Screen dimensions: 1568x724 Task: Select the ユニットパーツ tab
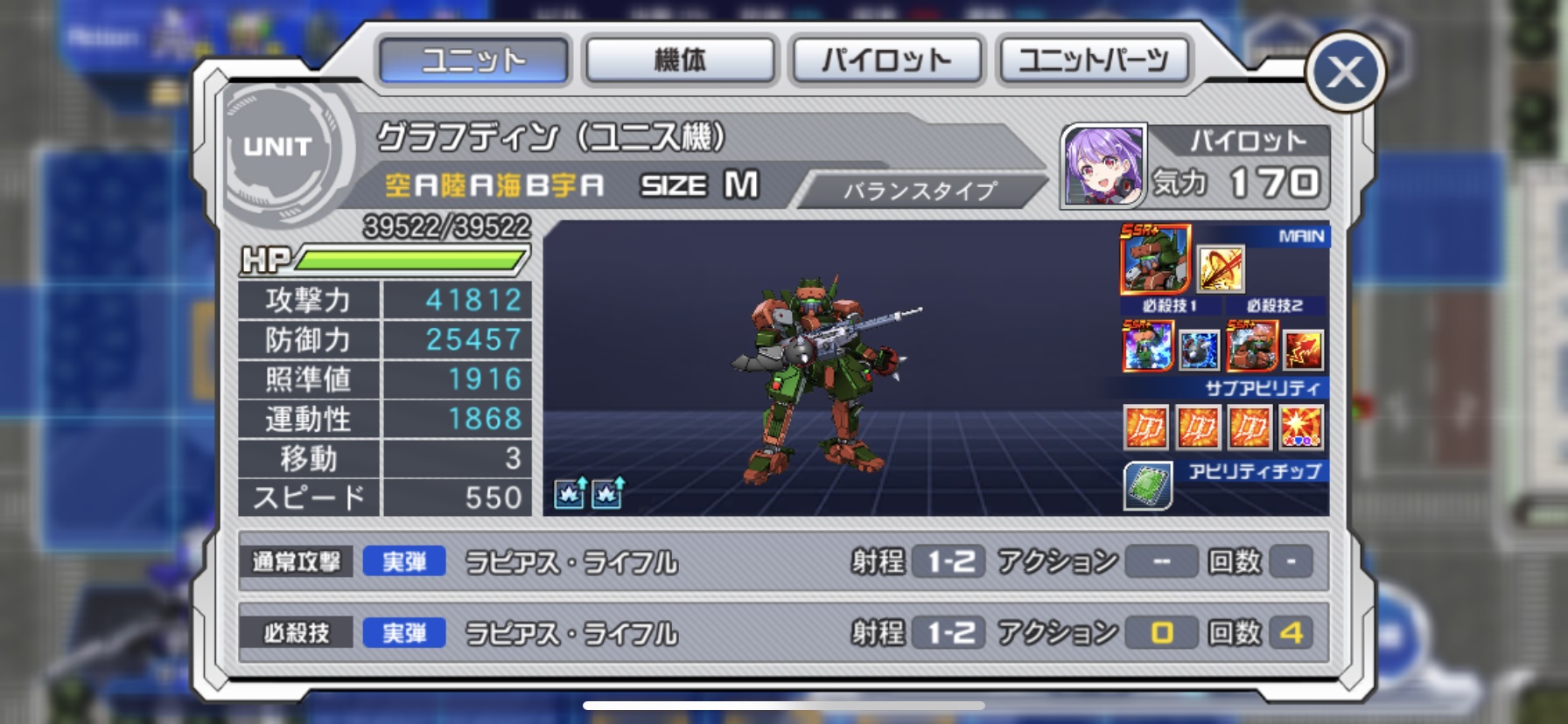point(1093,60)
